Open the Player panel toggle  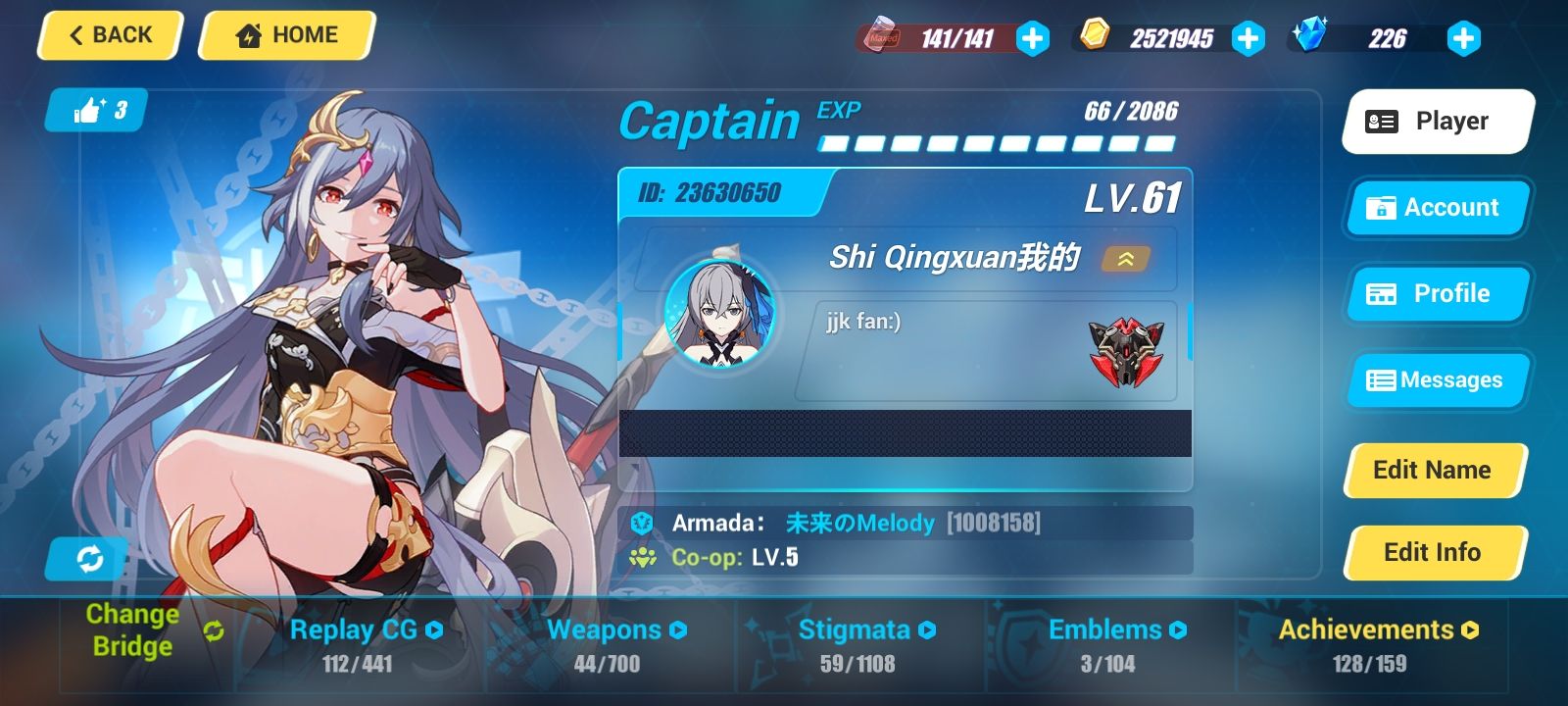coord(1436,121)
